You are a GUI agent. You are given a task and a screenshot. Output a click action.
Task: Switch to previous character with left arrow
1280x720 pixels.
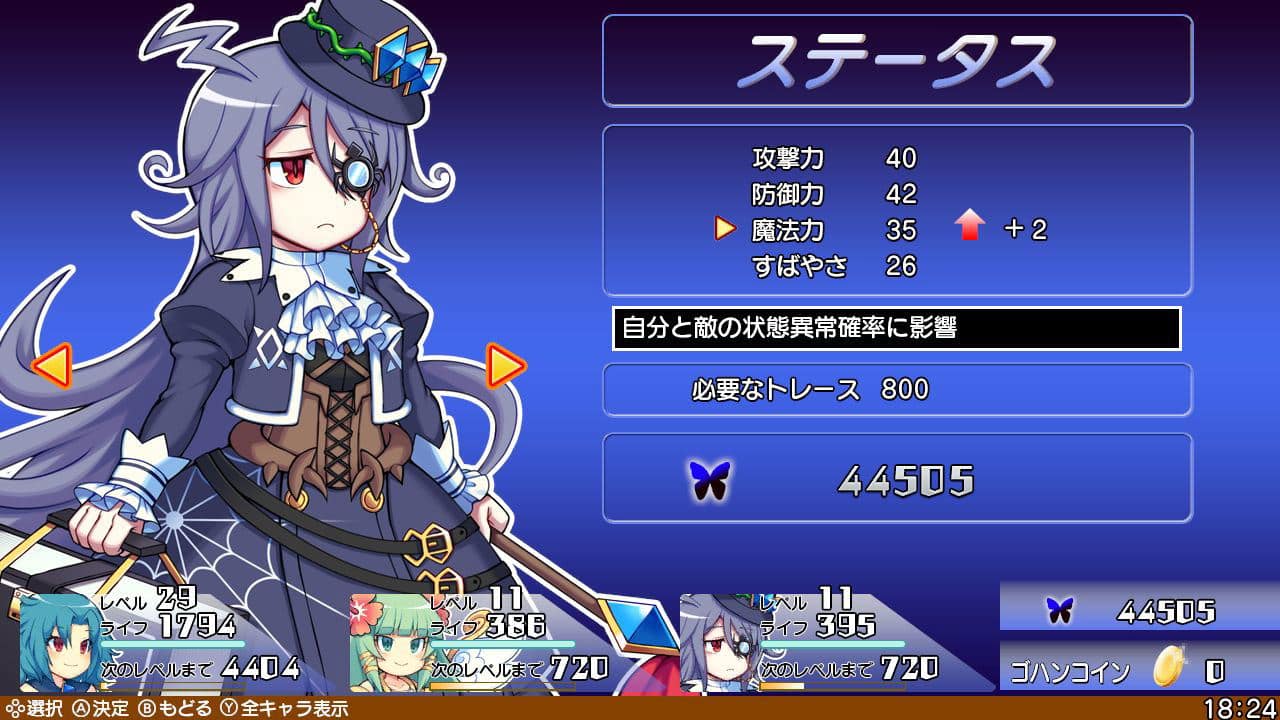[51, 366]
